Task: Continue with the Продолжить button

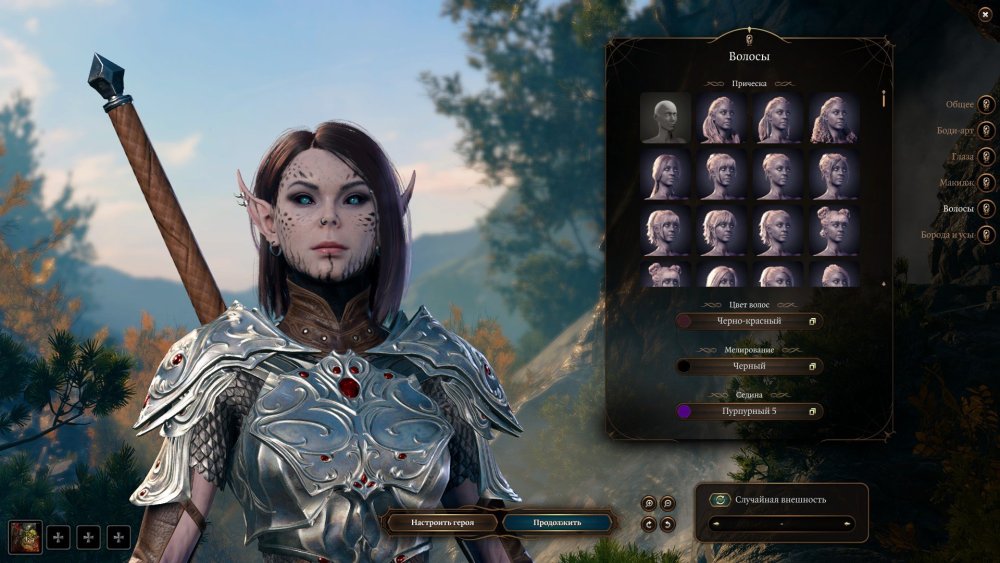Action: [x=556, y=522]
